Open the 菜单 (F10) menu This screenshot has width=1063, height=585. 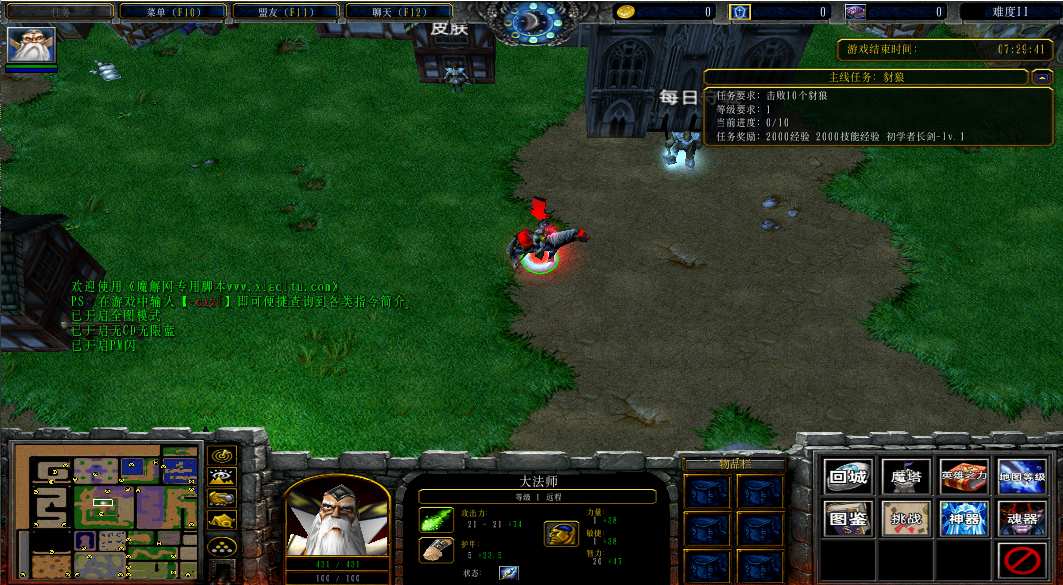[173, 12]
